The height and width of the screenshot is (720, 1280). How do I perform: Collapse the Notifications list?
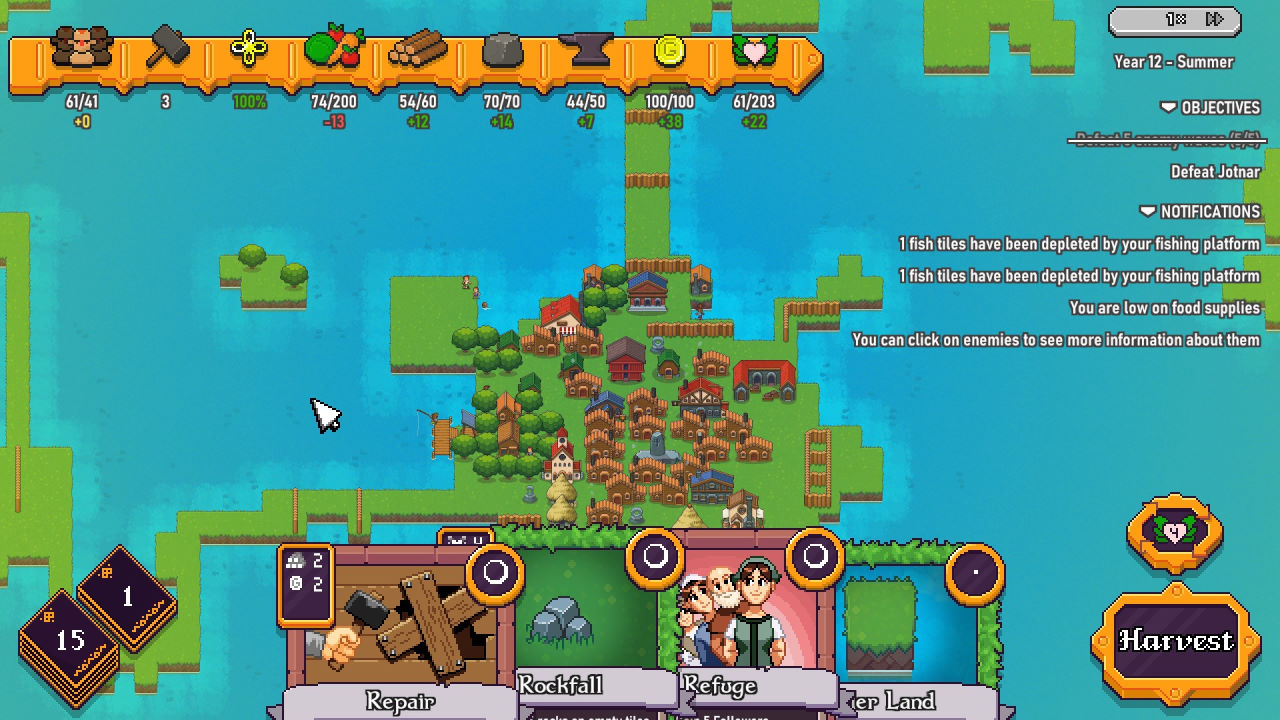[x=1199, y=212]
